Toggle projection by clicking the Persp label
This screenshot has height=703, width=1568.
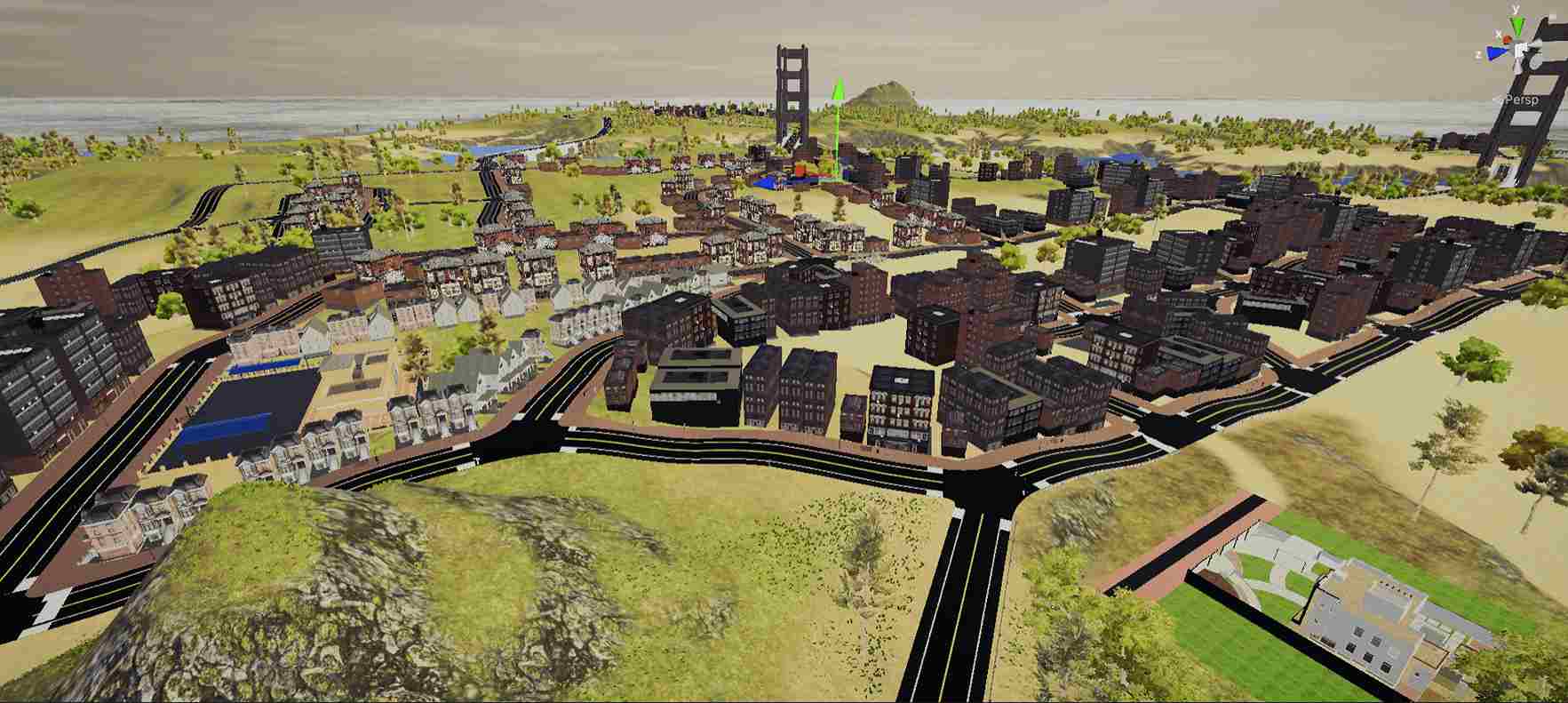point(1521,100)
